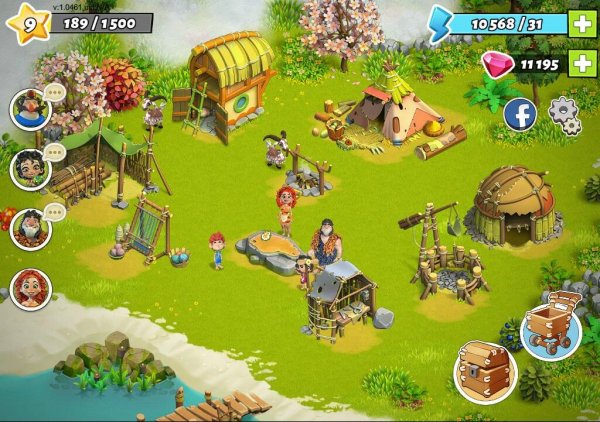Open the gear settings menu
The width and height of the screenshot is (600, 422).
(x=565, y=114)
